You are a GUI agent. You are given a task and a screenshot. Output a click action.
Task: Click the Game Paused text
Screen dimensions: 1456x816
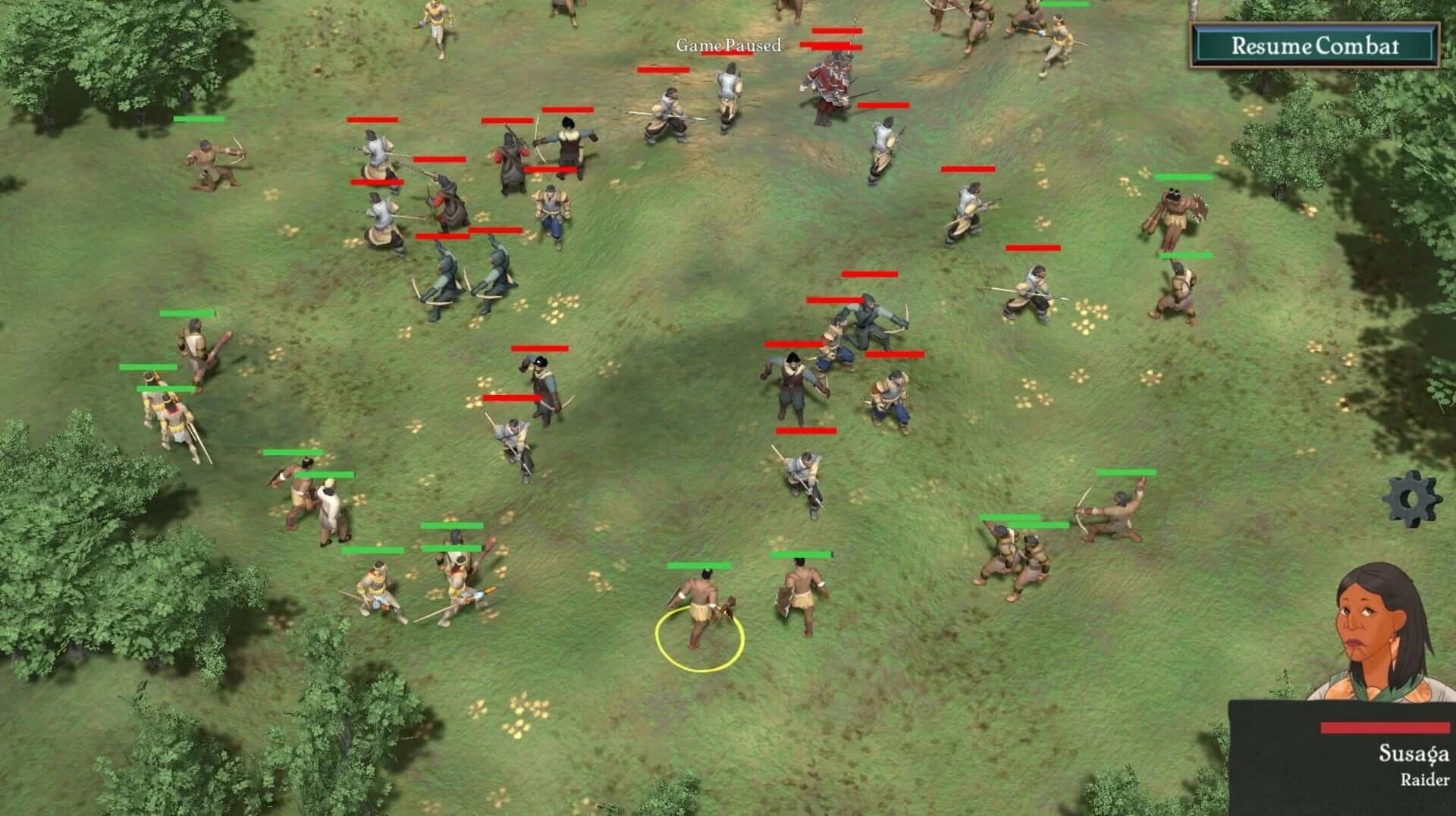(728, 46)
